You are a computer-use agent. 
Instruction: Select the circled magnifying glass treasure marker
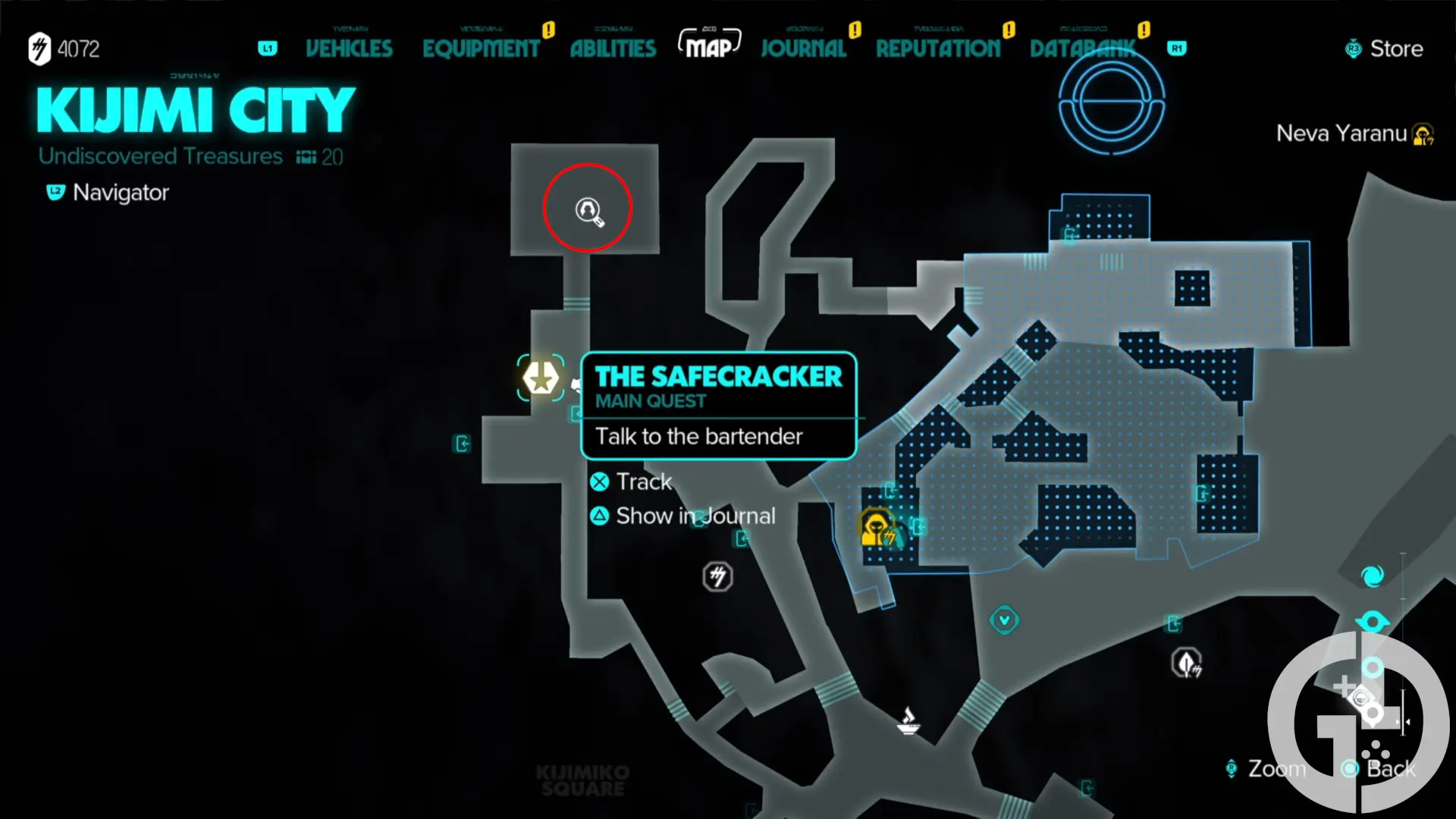(588, 212)
